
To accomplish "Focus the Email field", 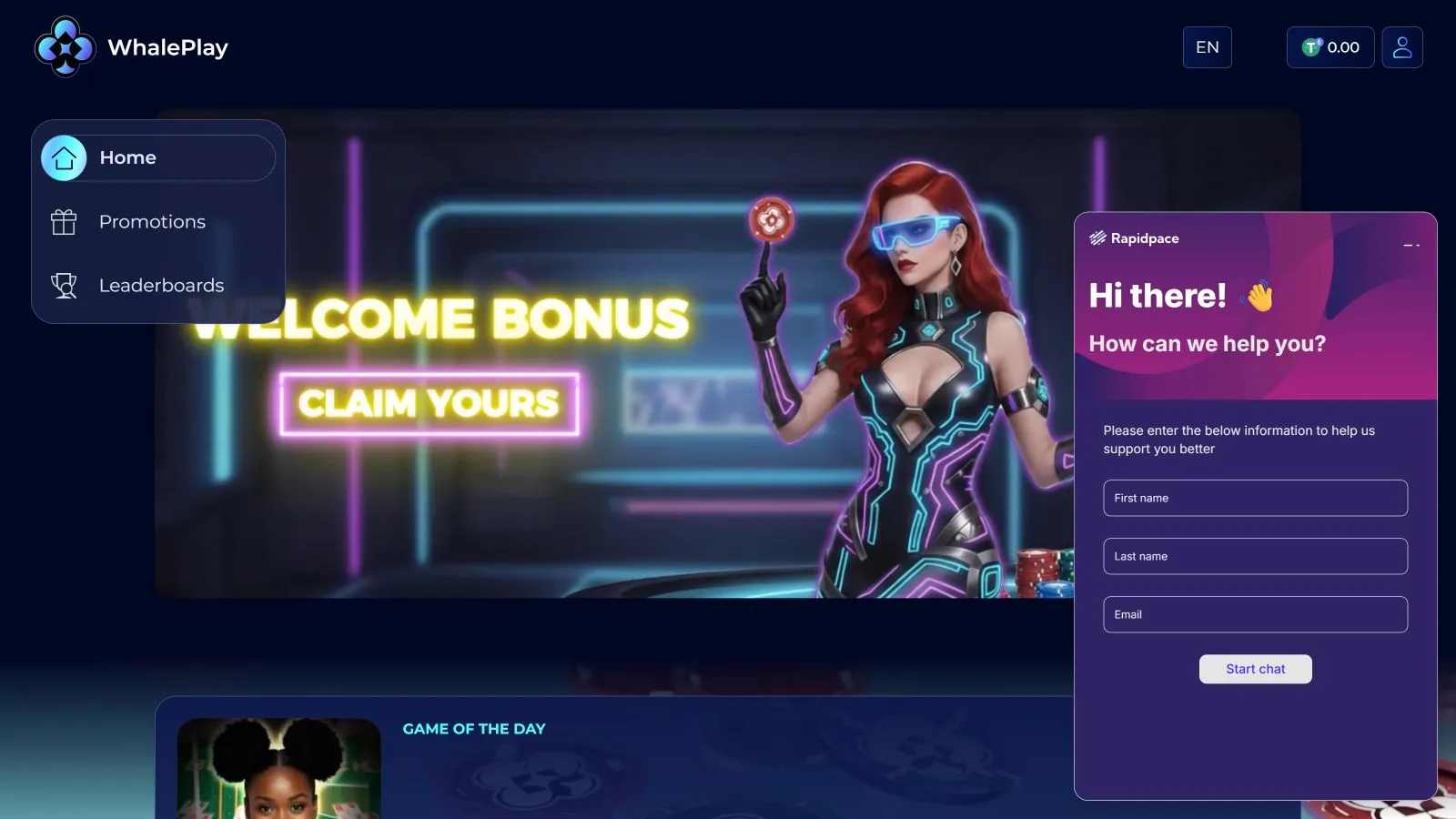I will pyautogui.click(x=1255, y=614).
